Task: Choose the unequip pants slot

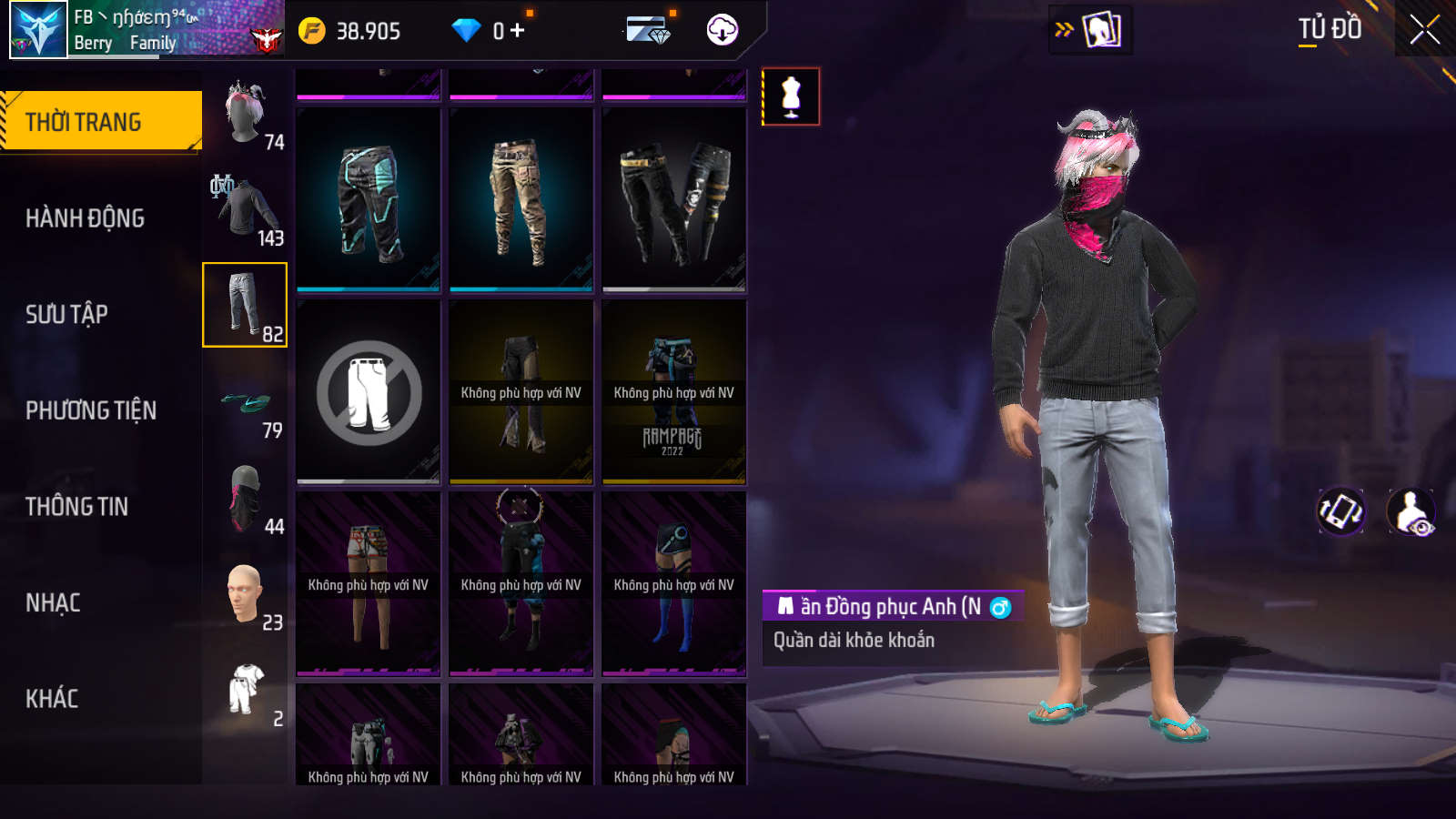Action: tap(369, 392)
